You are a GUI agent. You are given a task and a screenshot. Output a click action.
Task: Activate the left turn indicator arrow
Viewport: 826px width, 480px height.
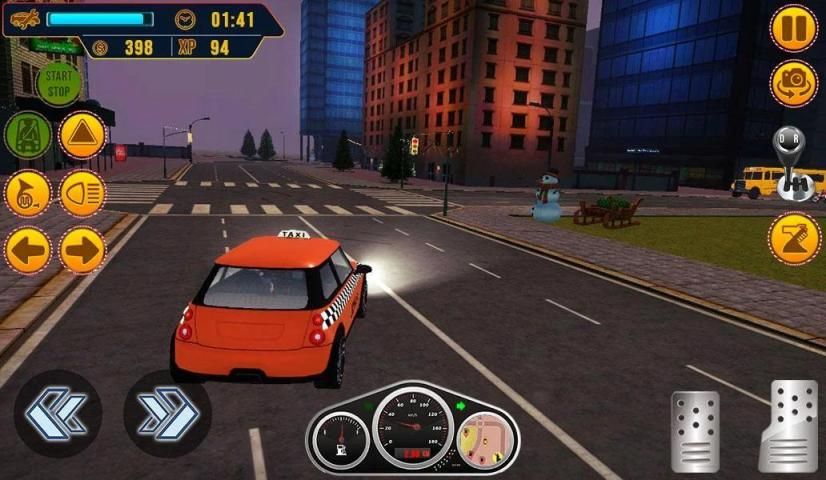(x=27, y=249)
